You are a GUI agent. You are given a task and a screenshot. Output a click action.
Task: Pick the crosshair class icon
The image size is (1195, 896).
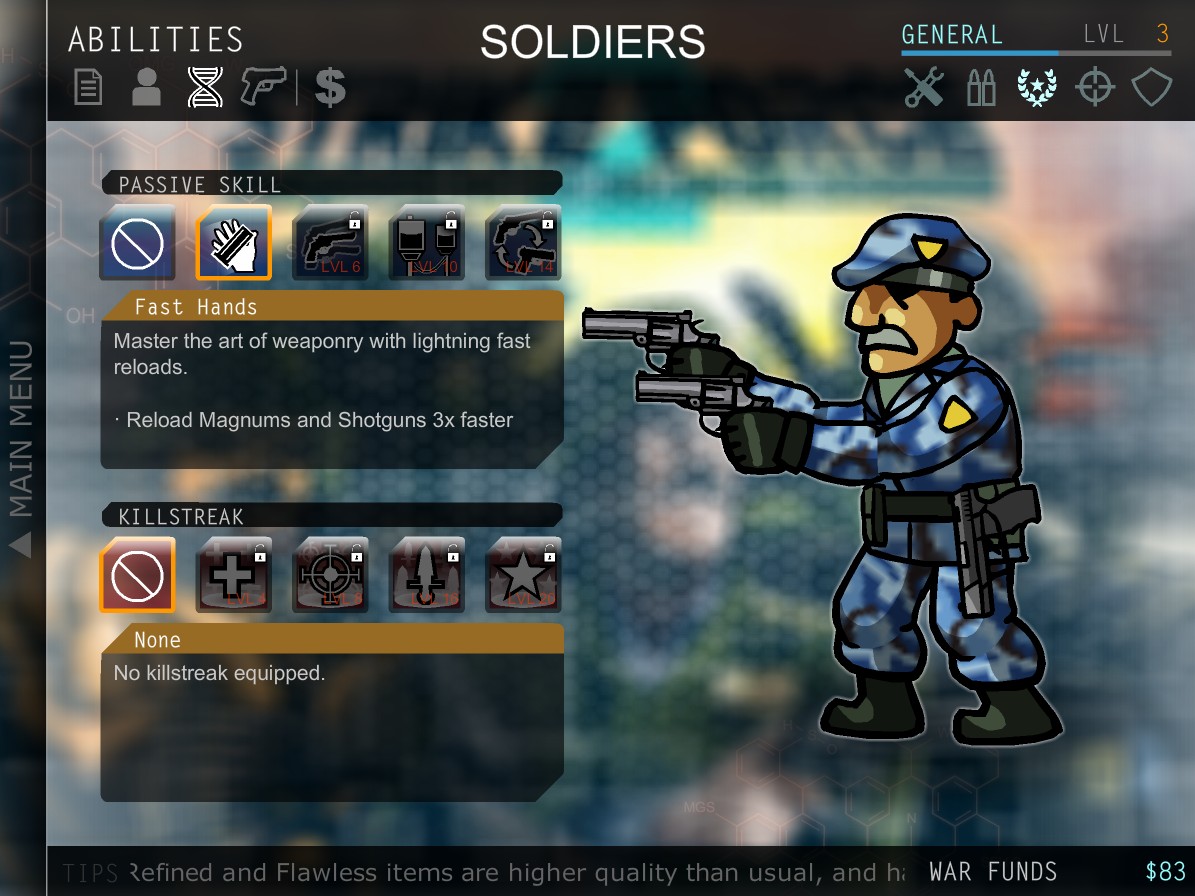tap(1094, 88)
